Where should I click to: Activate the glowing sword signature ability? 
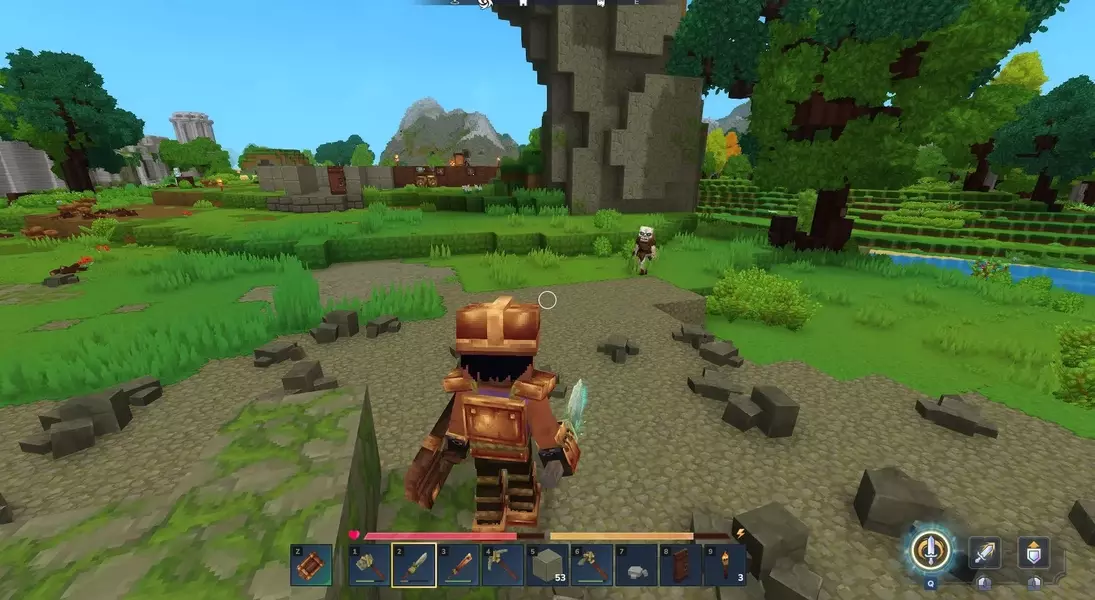(x=930, y=549)
